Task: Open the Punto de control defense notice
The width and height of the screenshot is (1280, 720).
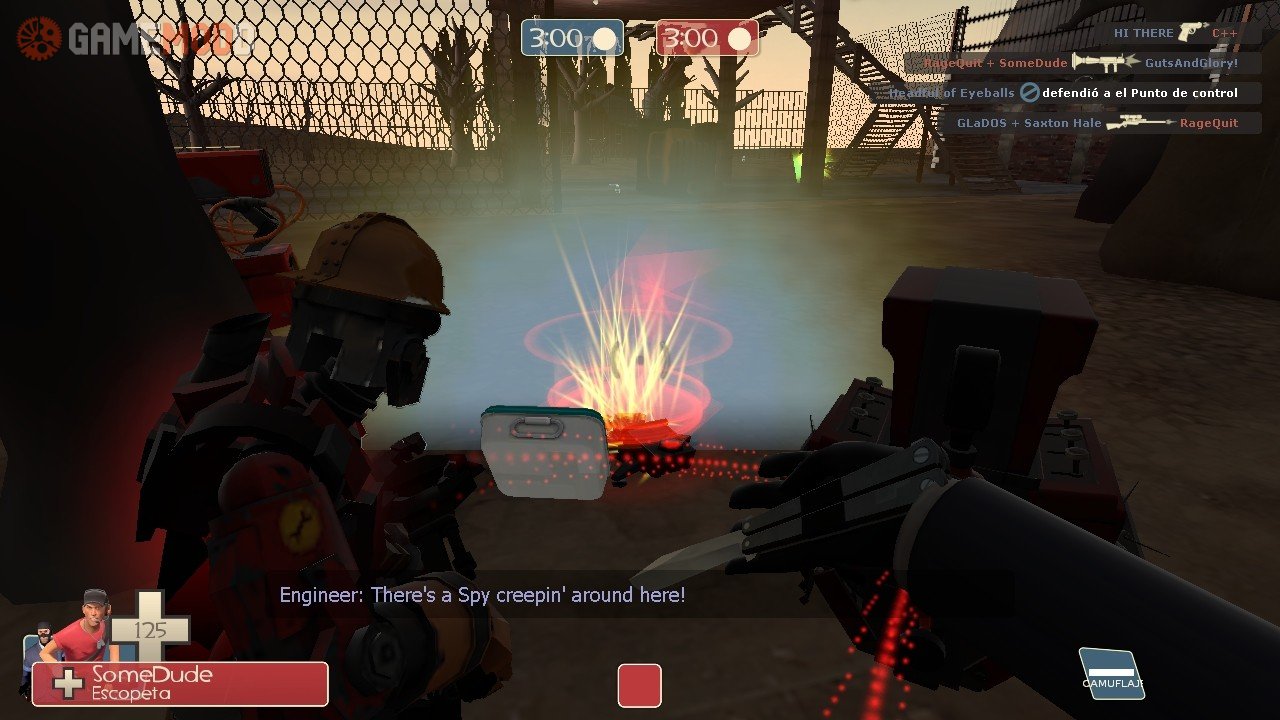Action: click(x=1063, y=93)
